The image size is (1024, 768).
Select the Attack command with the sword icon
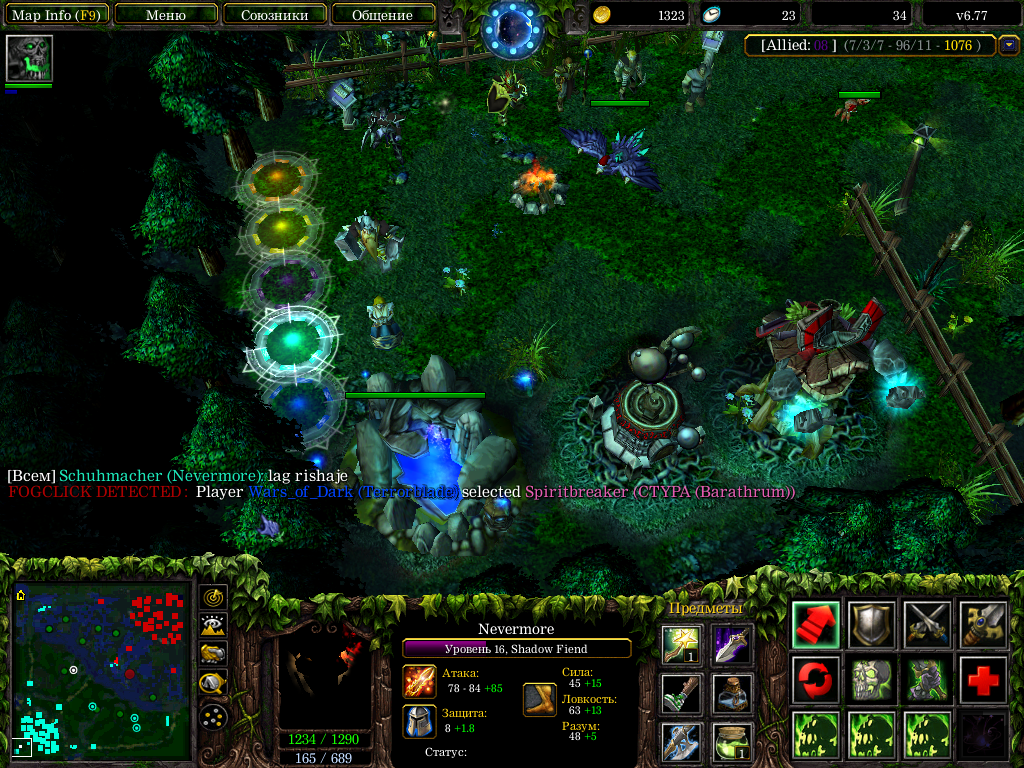927,624
